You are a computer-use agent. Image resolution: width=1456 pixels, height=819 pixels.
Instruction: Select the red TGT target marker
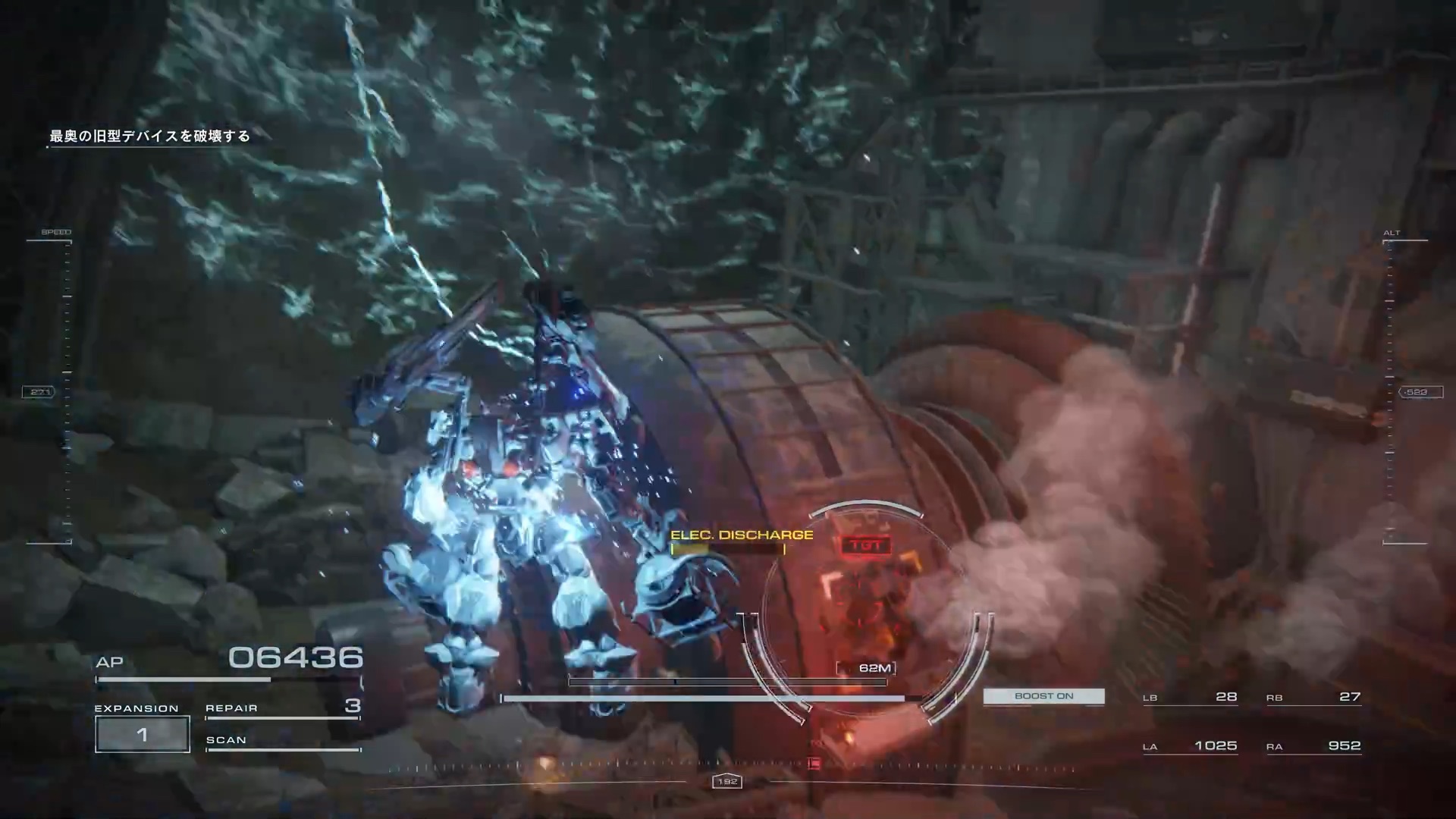point(866,545)
